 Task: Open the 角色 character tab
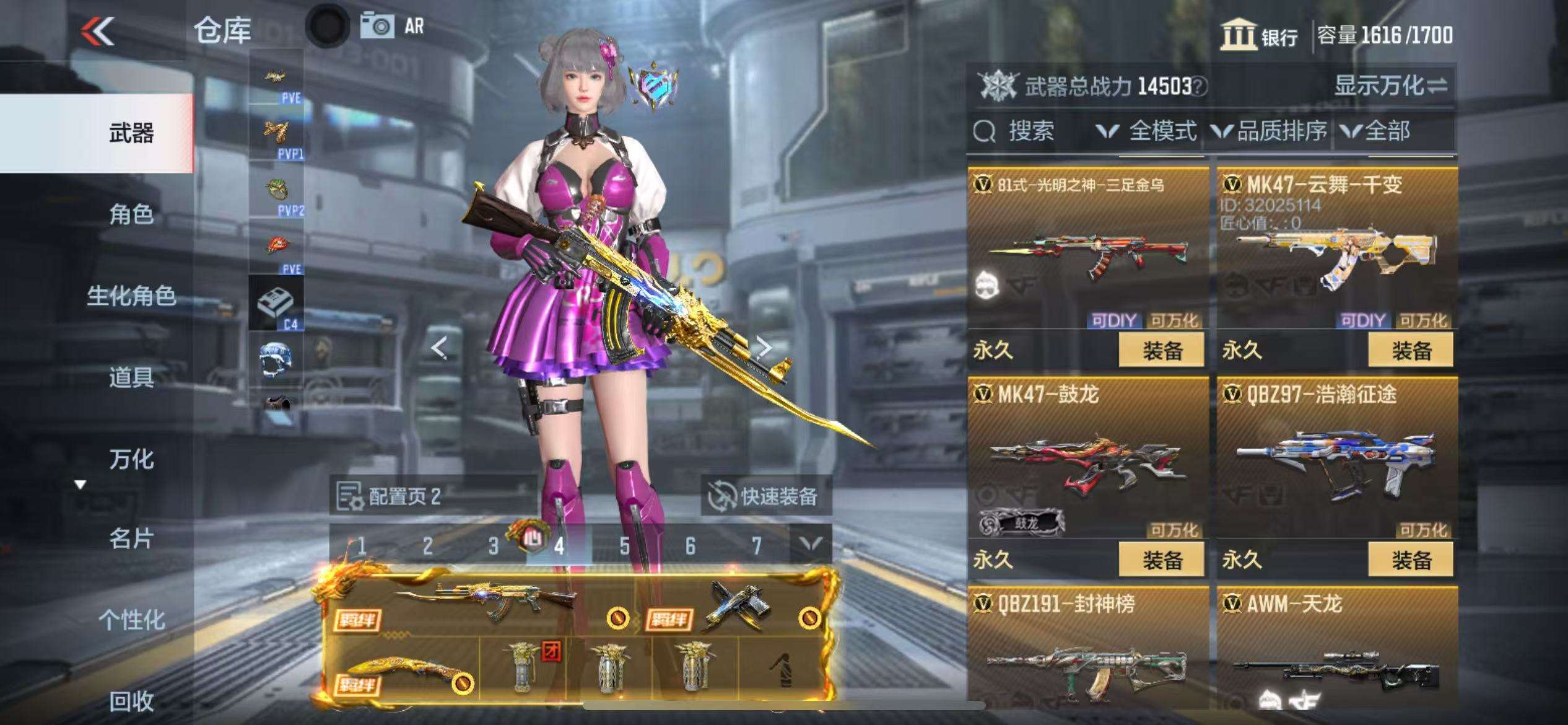(131, 214)
